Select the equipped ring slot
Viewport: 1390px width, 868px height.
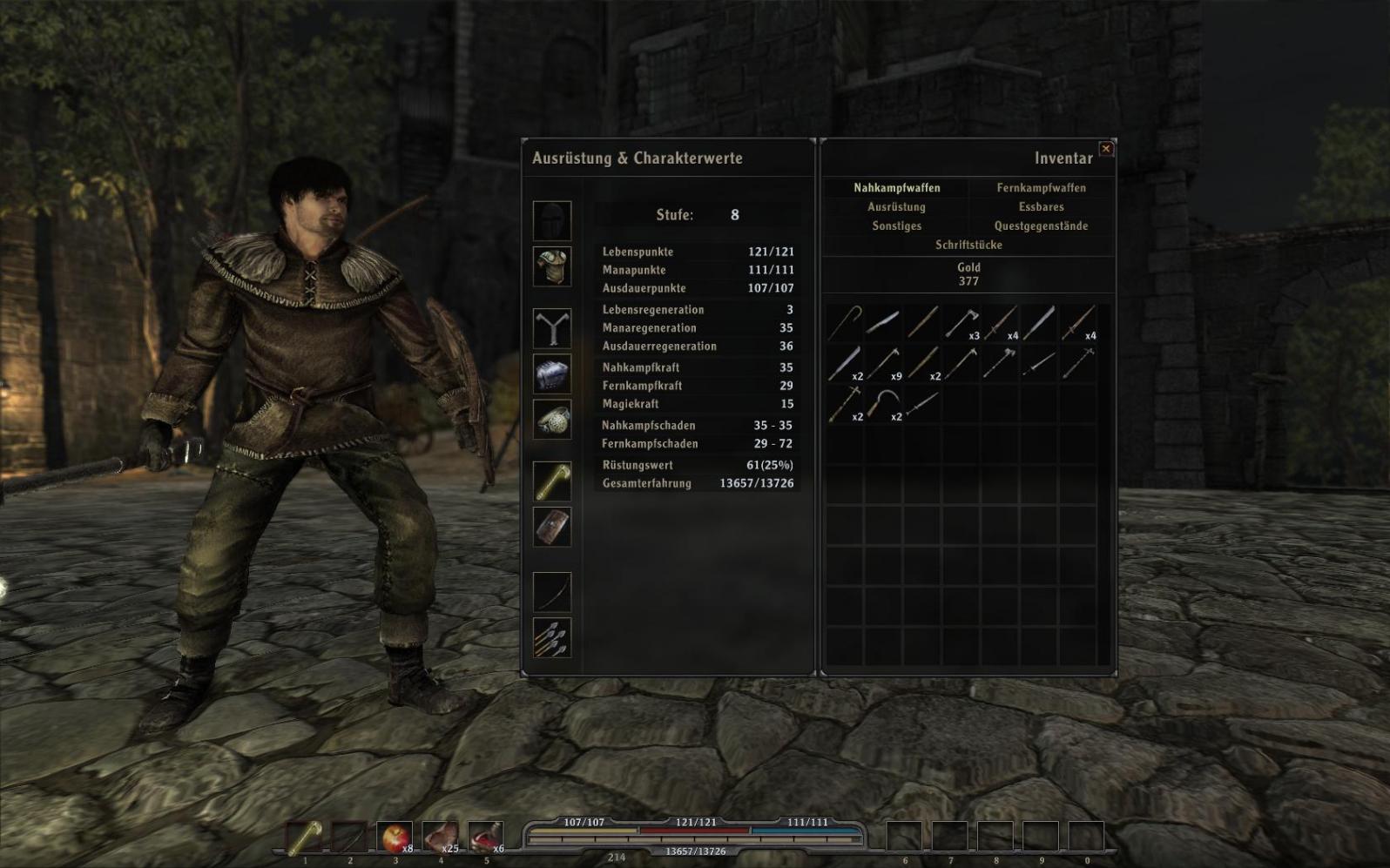coord(552,420)
